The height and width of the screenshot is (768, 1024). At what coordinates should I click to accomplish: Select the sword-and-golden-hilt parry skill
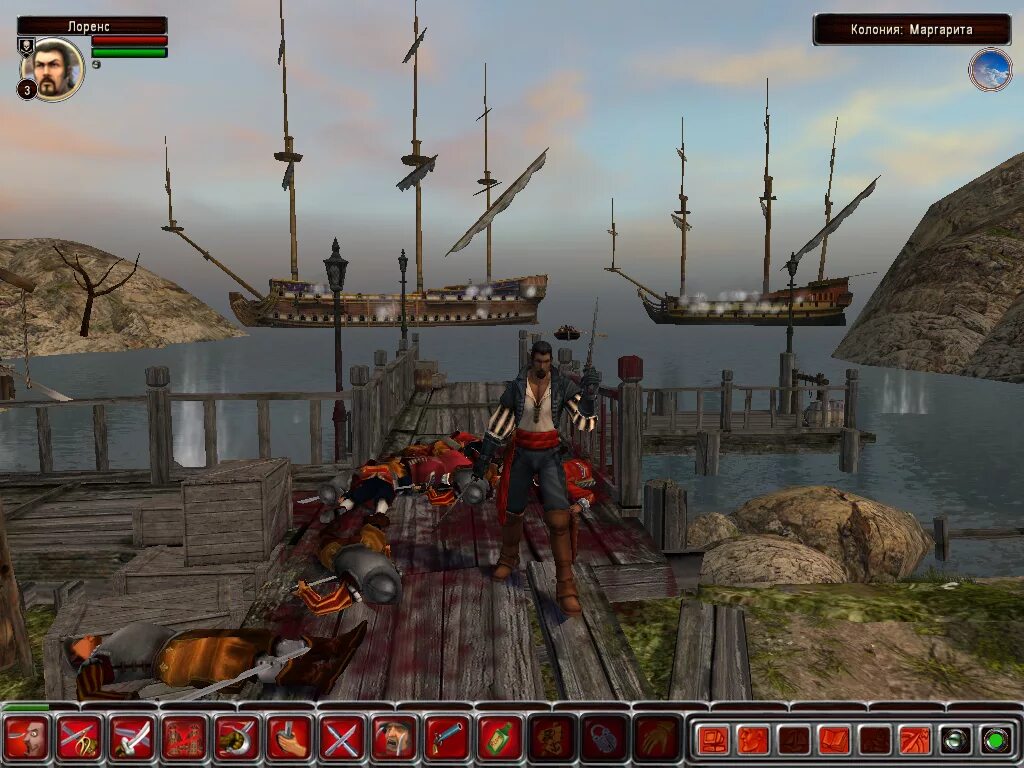pyautogui.click(x=80, y=739)
